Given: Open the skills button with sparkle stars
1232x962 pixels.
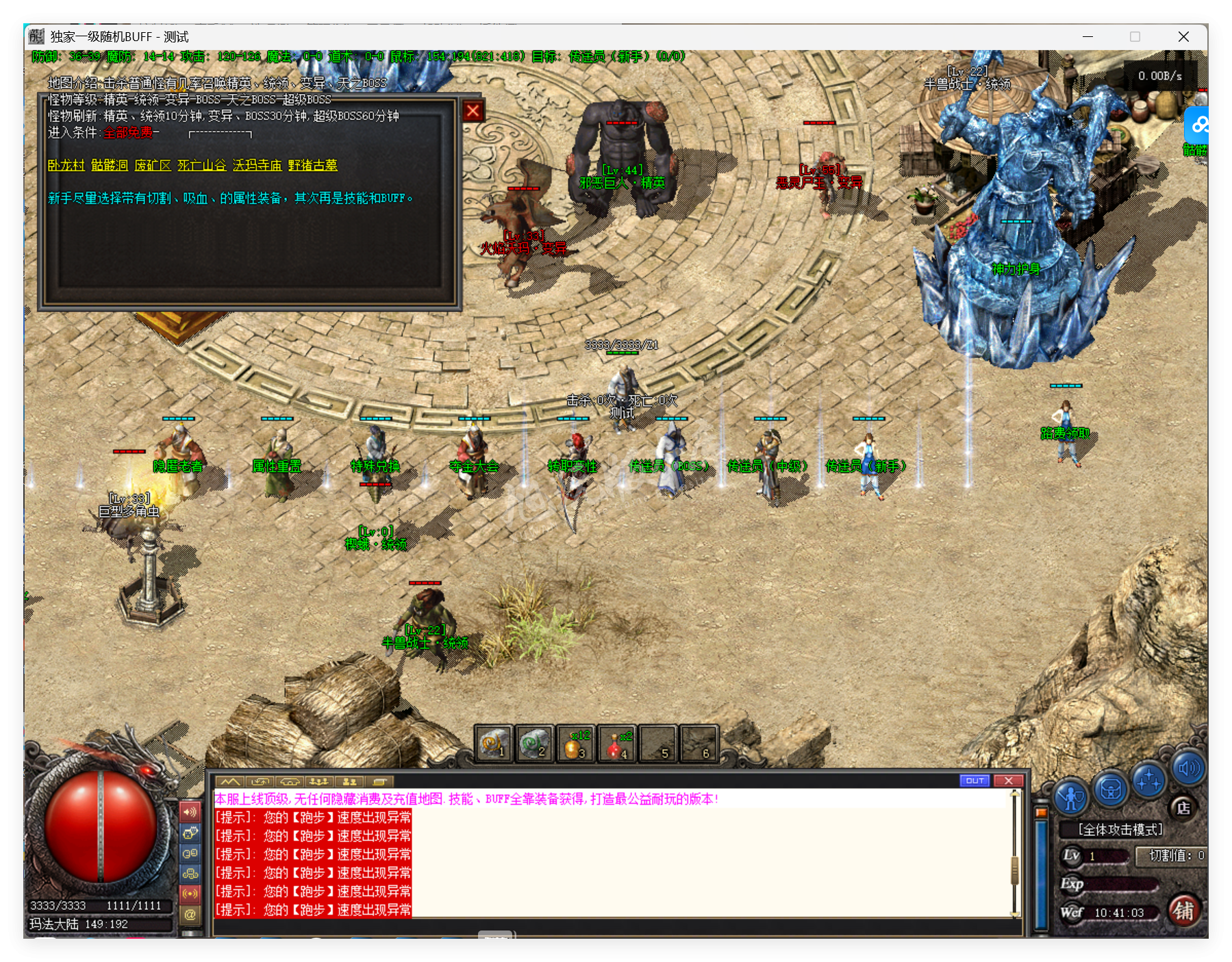Looking at the screenshot, I should coord(1148,781).
